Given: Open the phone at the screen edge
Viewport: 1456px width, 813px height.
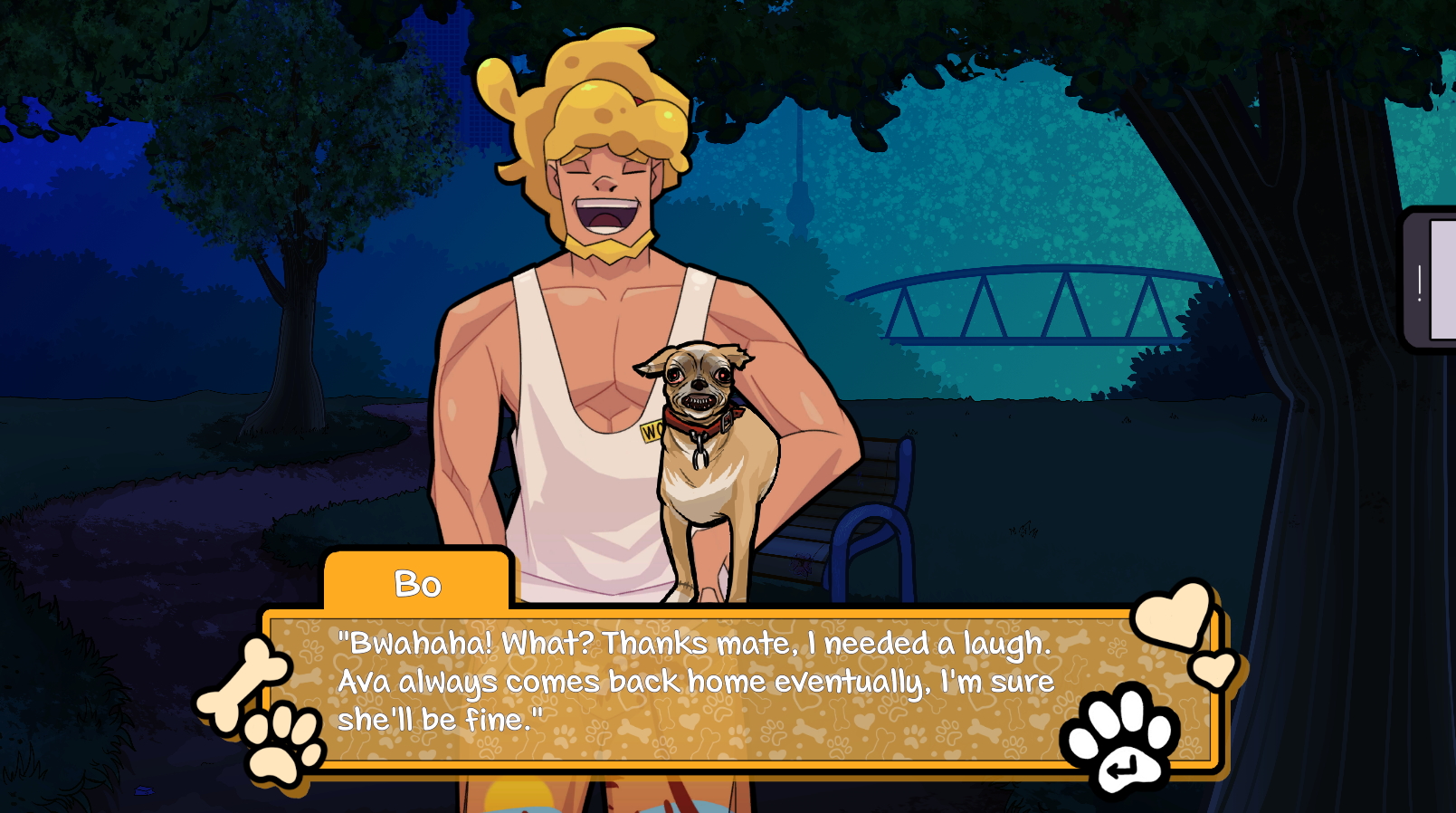Looking at the screenshot, I should pos(1432,281).
